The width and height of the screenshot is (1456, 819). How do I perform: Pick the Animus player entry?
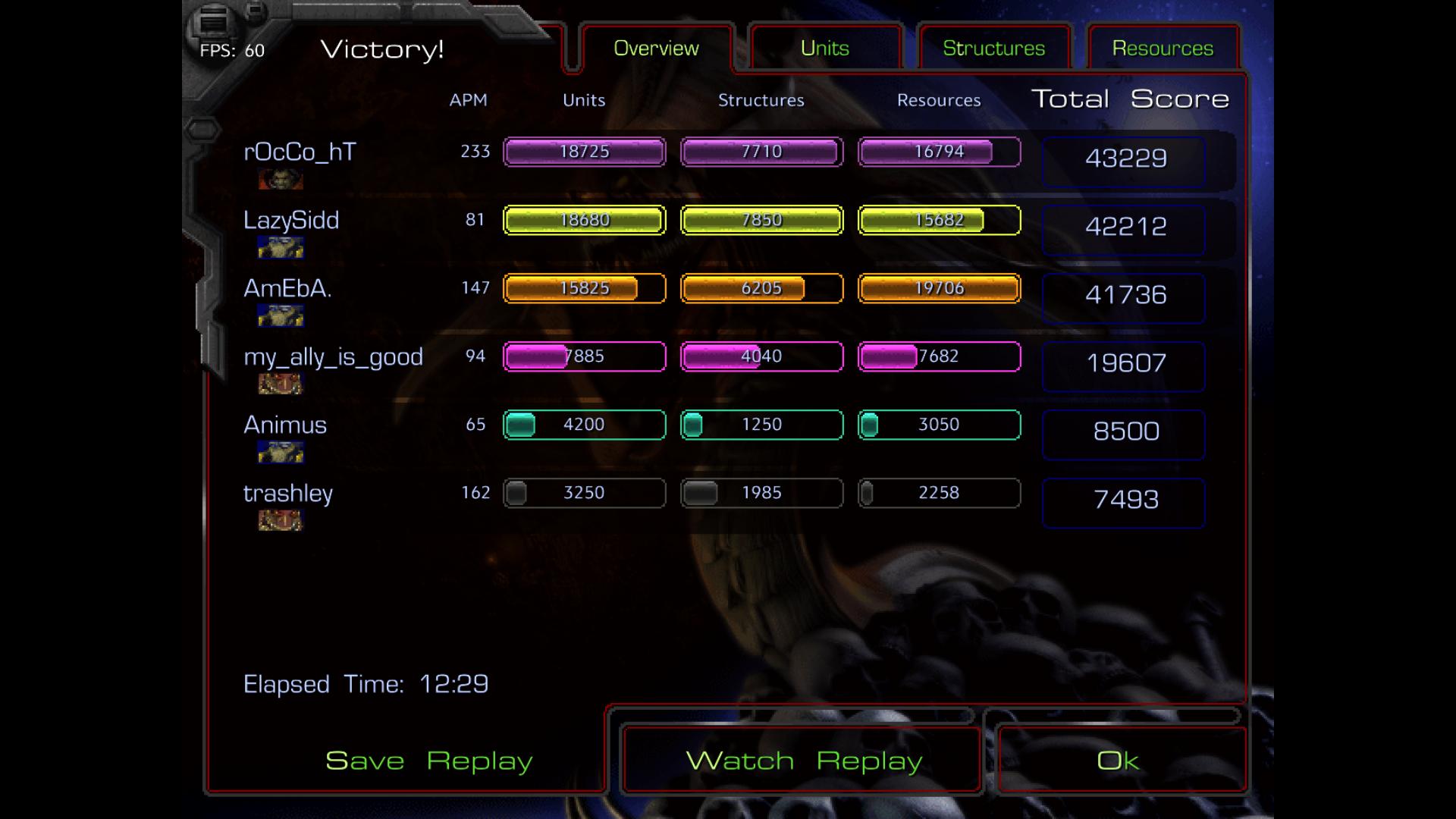pos(285,425)
